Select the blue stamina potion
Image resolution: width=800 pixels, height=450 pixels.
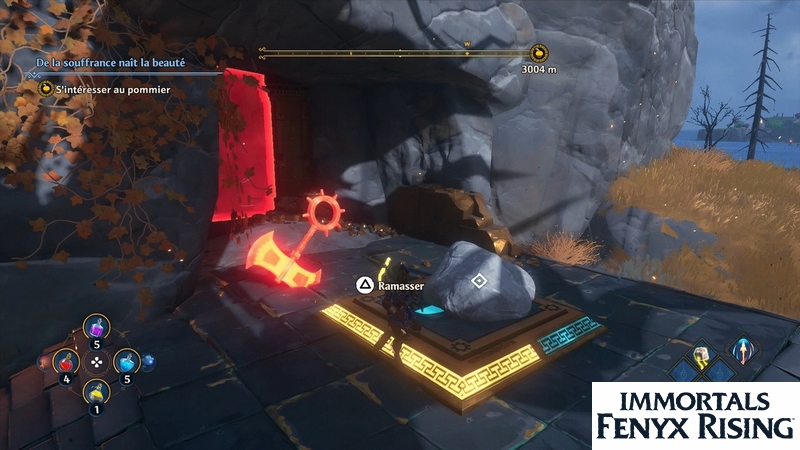coord(126,361)
